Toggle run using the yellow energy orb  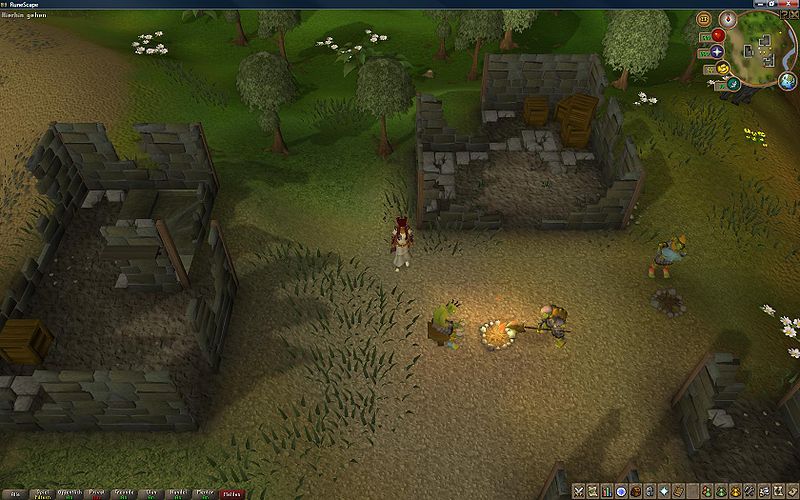721,68
